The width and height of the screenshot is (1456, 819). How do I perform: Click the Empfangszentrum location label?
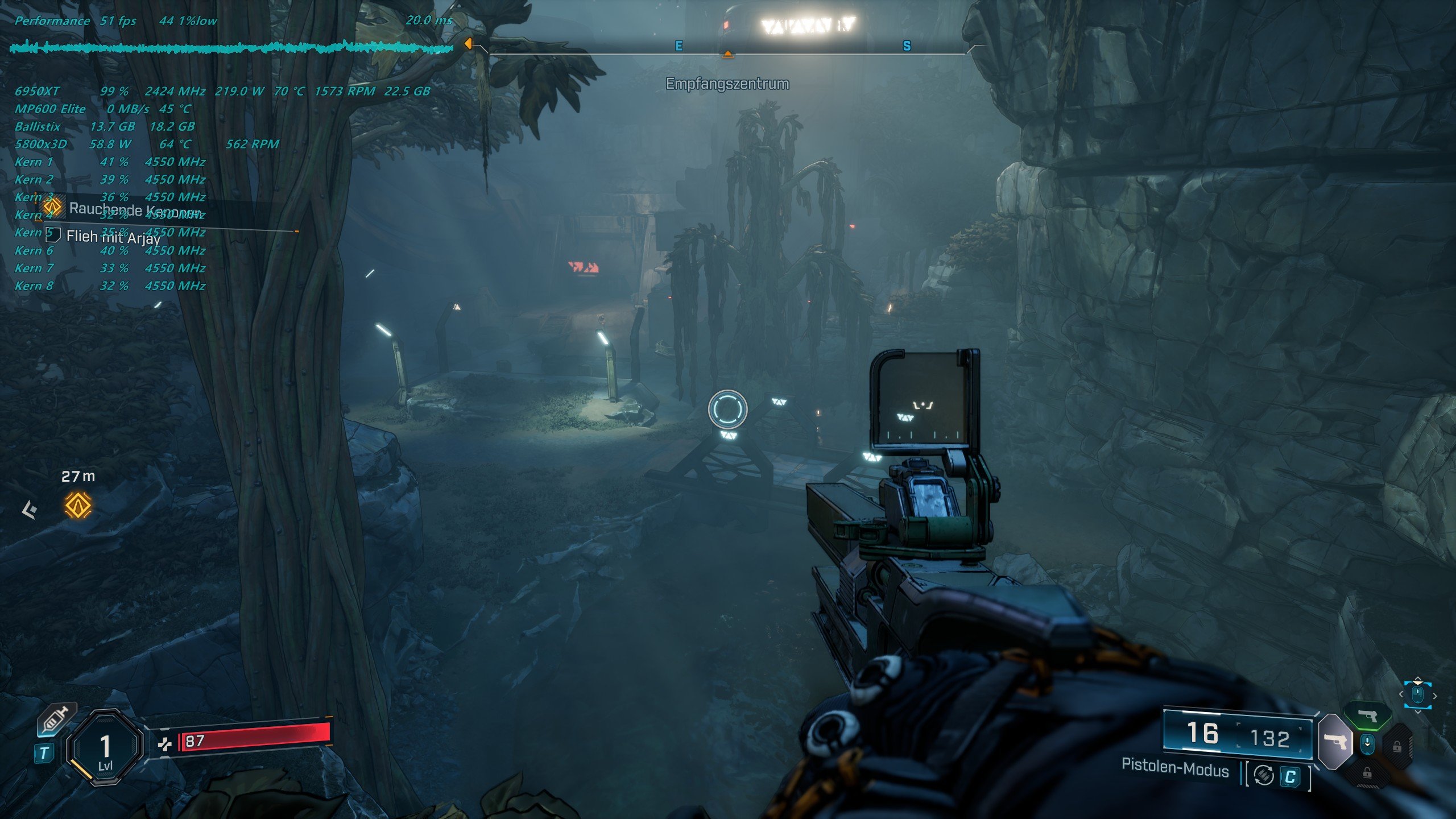point(727,84)
